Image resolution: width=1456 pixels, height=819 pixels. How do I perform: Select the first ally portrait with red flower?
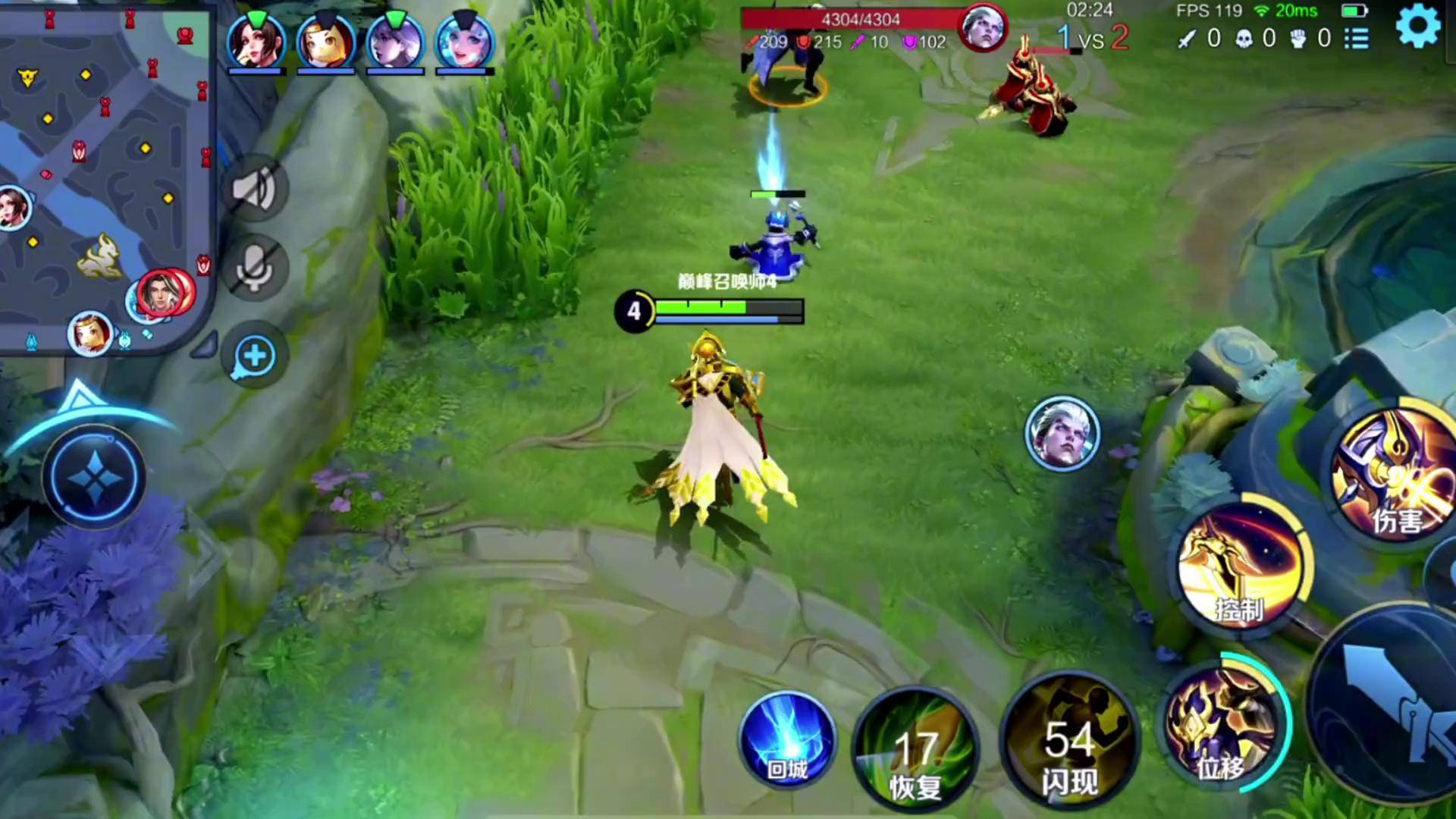pos(256,42)
